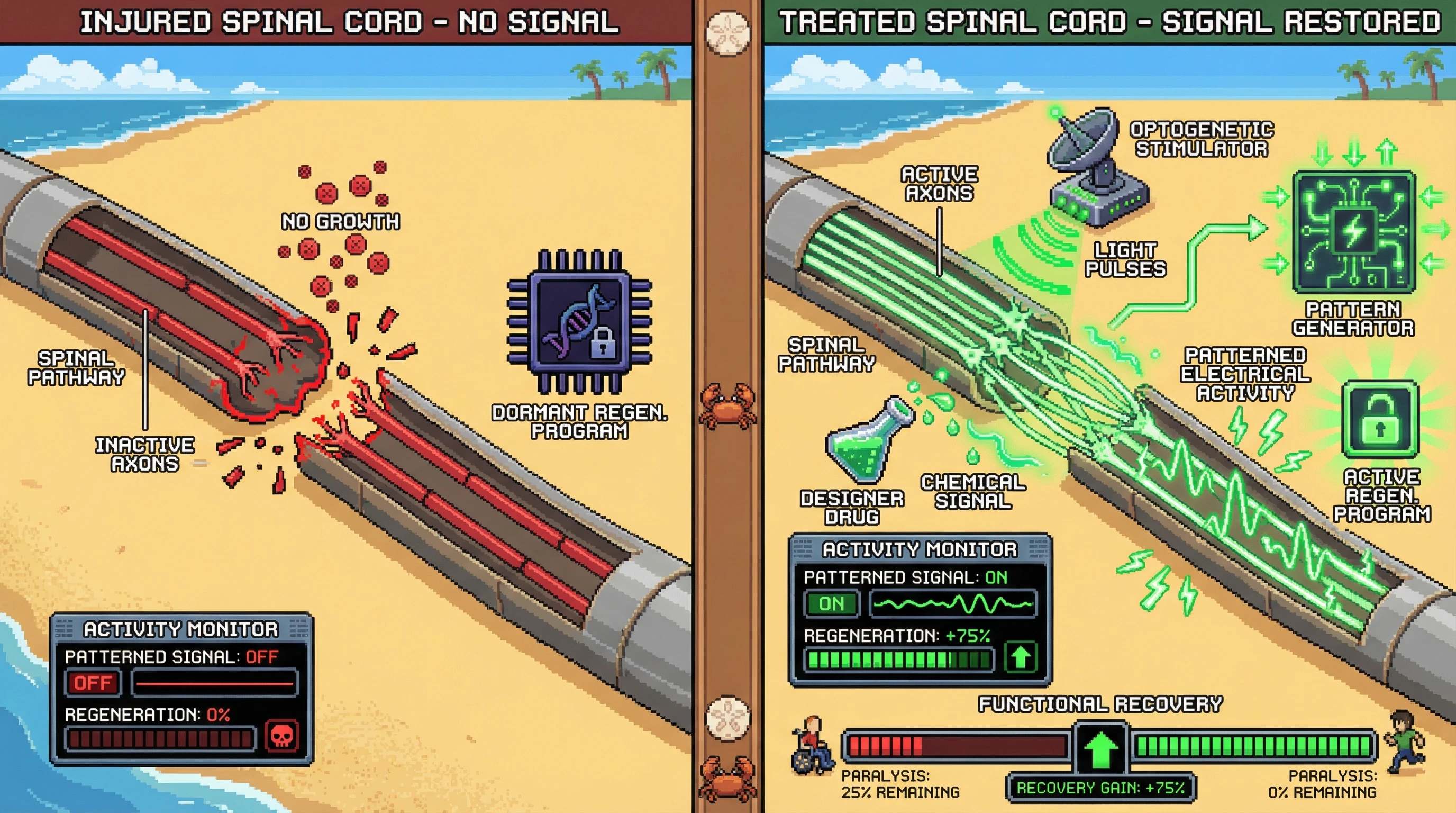
Task: Toggle the red OFF patterned signal switch
Action: coord(93,683)
